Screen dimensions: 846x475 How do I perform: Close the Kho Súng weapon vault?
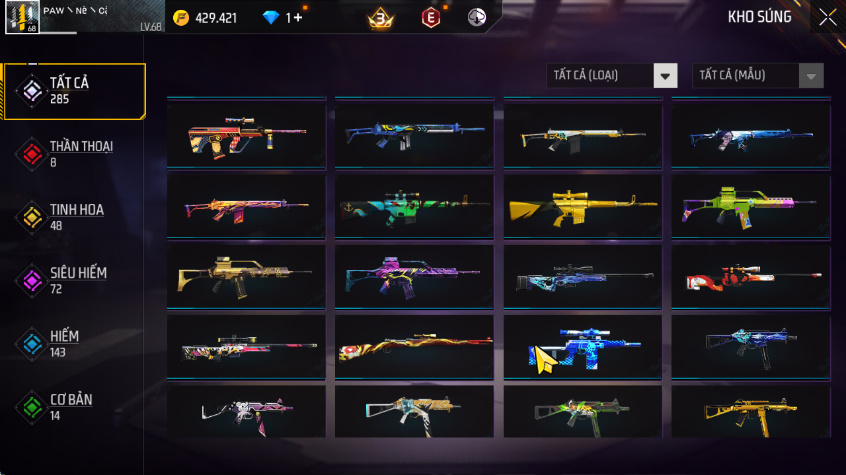(827, 17)
